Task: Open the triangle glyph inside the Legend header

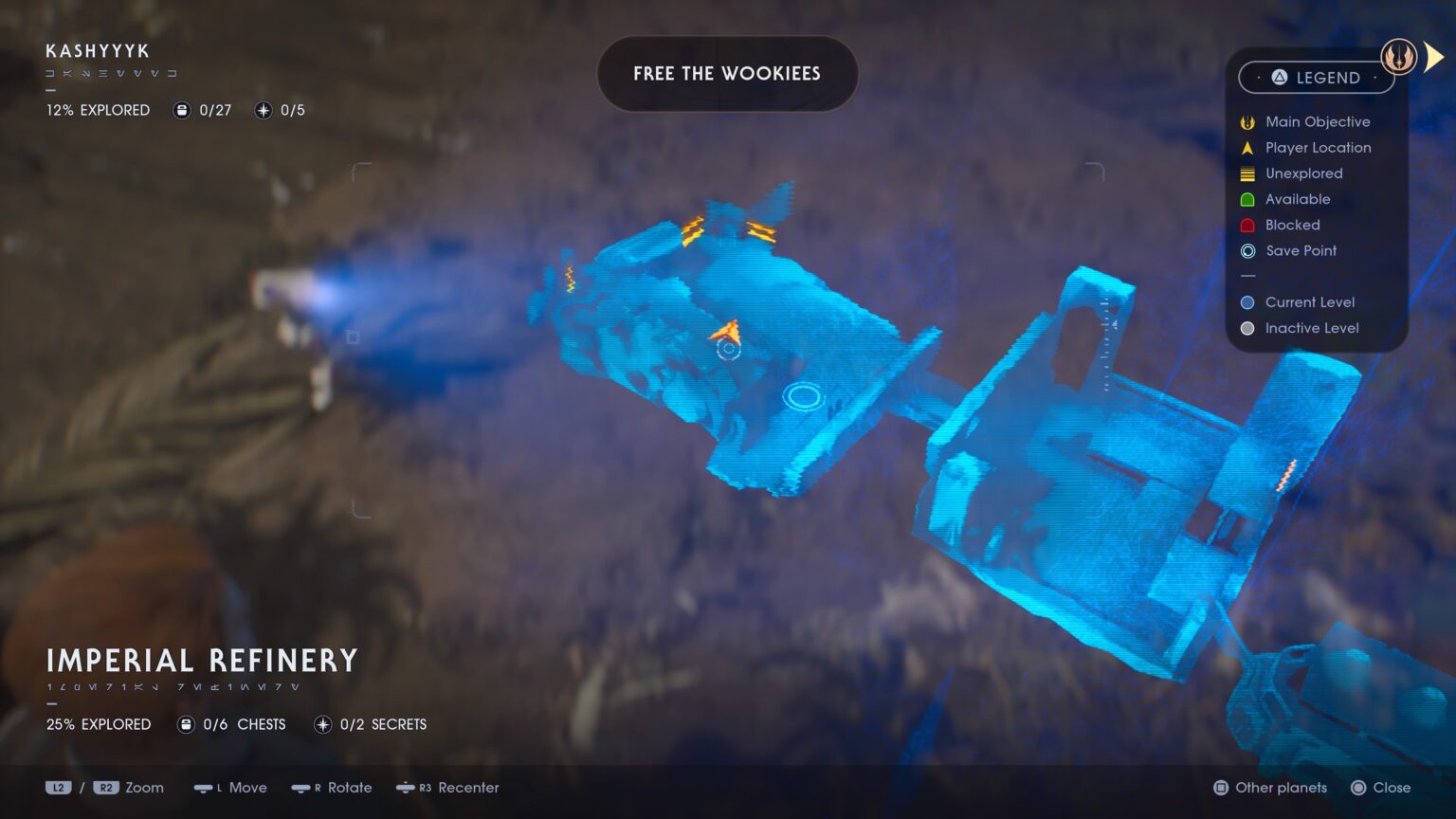Action: click(x=1278, y=78)
